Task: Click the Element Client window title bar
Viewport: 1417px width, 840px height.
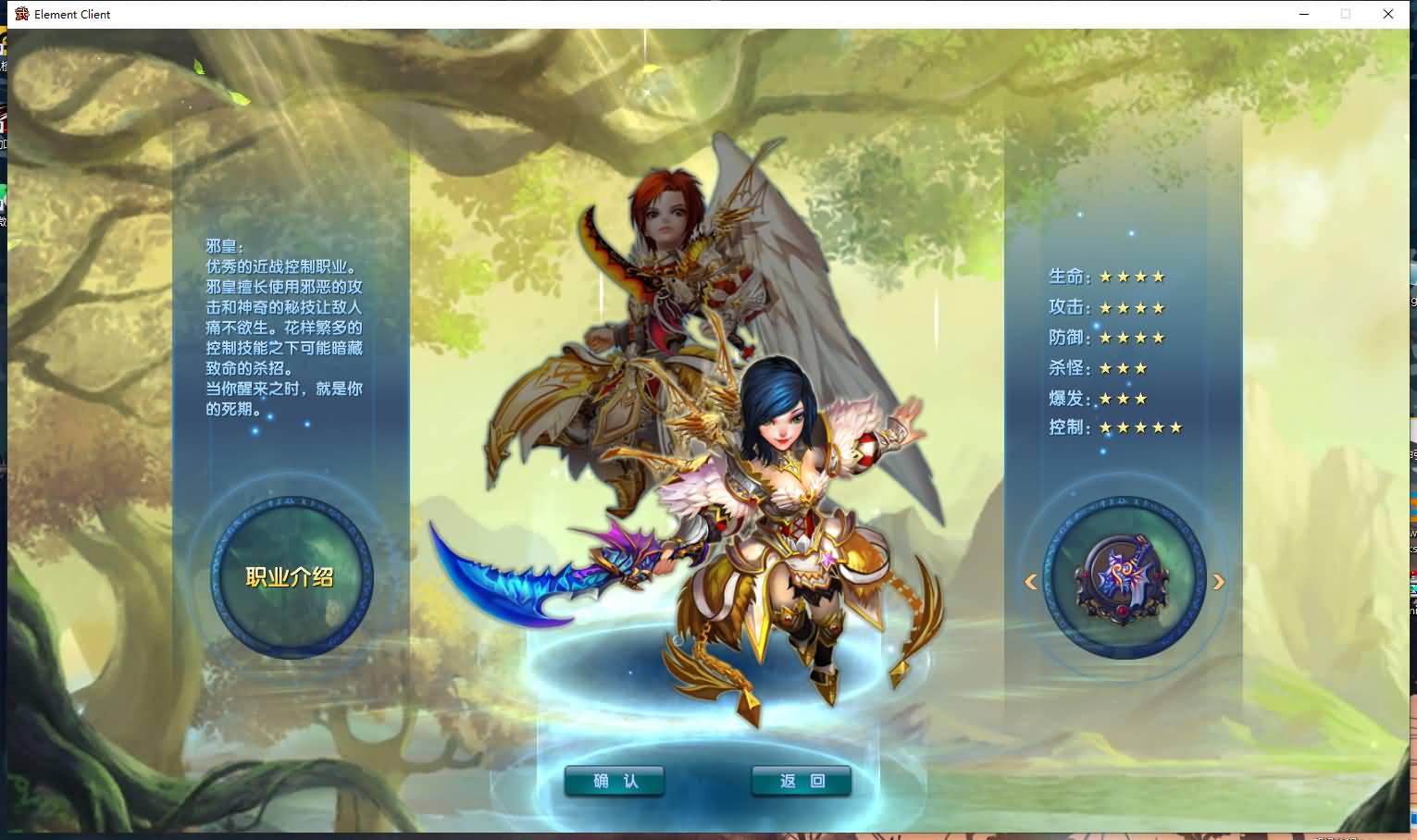Action: click(x=648, y=14)
